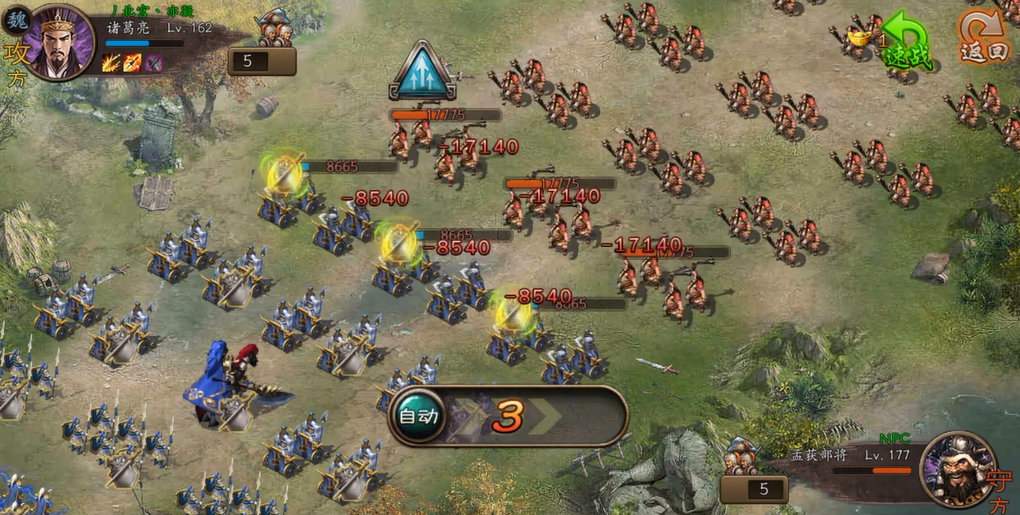Activate the first fiery slash skill icon
Image resolution: width=1020 pixels, height=515 pixels.
pos(111,64)
